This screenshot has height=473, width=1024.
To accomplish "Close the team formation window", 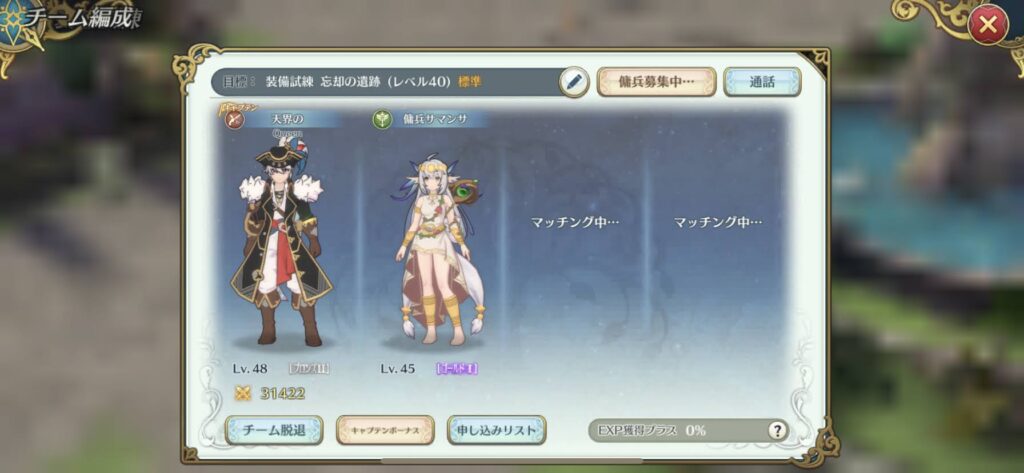I will click(x=987, y=26).
